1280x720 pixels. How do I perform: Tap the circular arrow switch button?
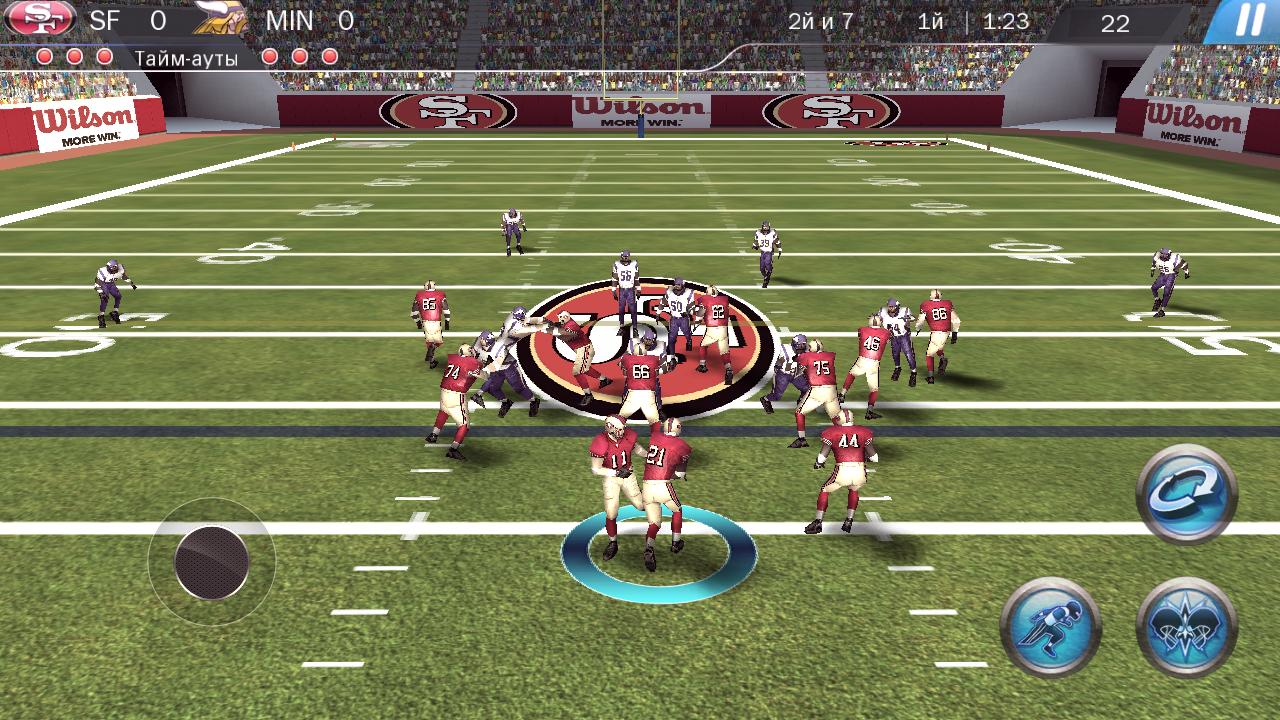(x=1187, y=495)
